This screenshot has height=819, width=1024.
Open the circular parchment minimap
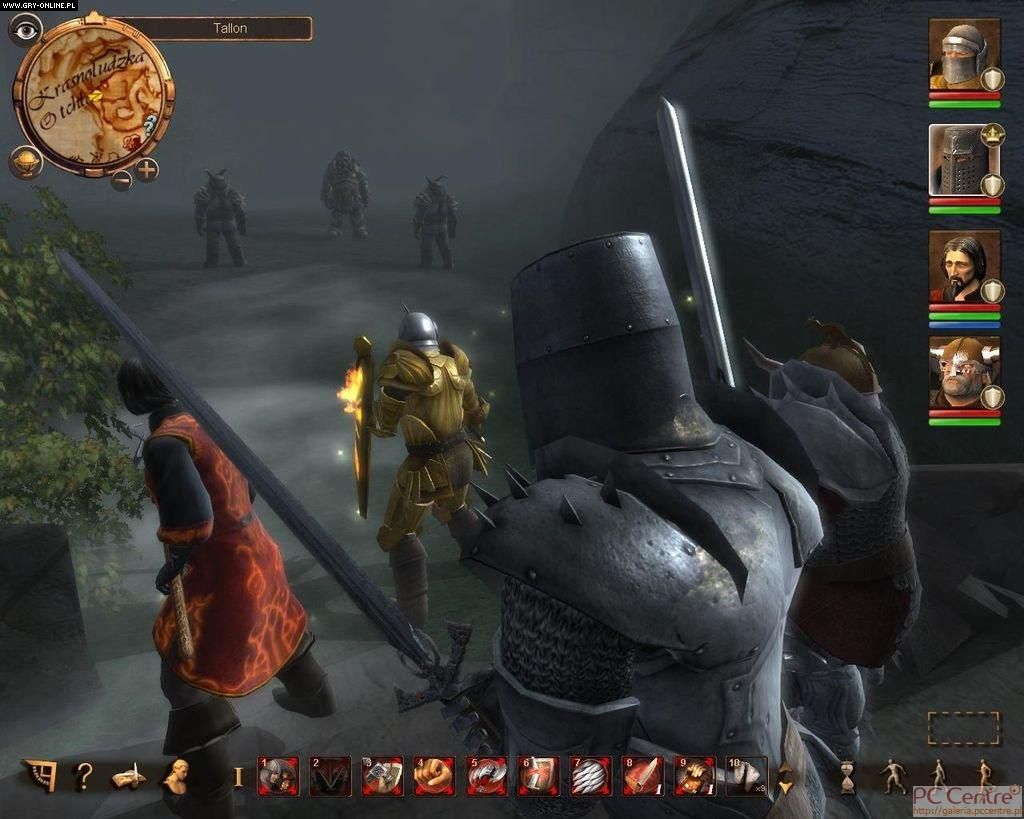tap(92, 94)
